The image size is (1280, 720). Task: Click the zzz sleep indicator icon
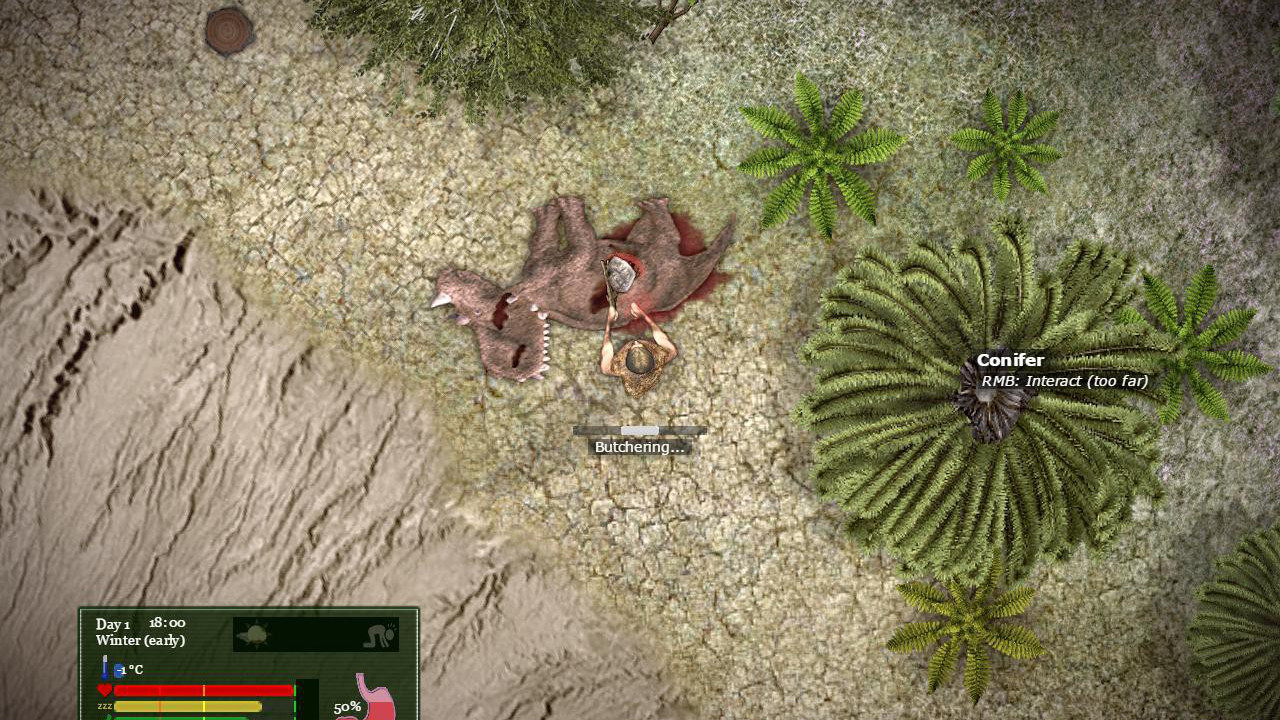(105, 706)
